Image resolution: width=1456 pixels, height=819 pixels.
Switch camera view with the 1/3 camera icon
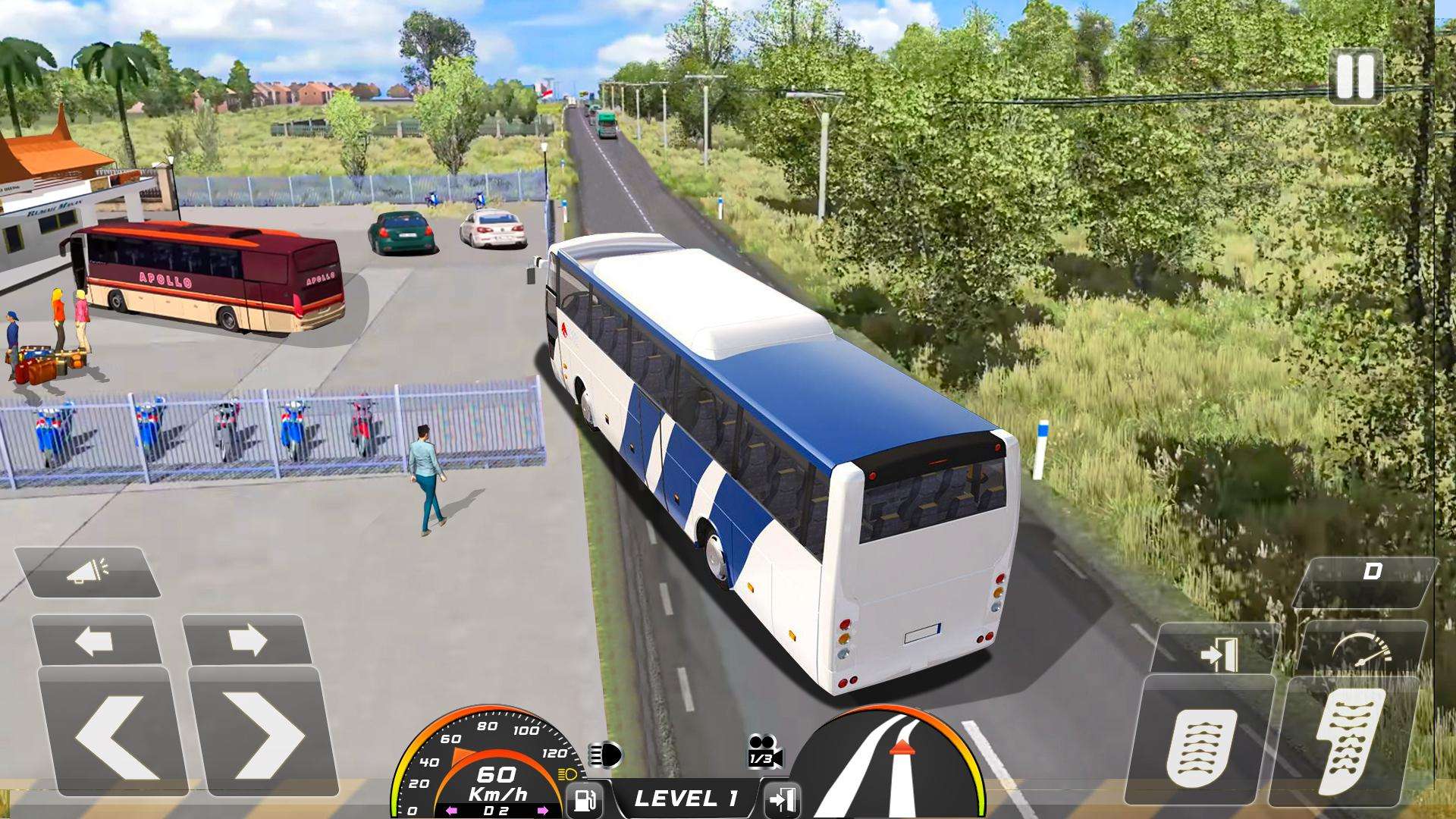[764, 752]
